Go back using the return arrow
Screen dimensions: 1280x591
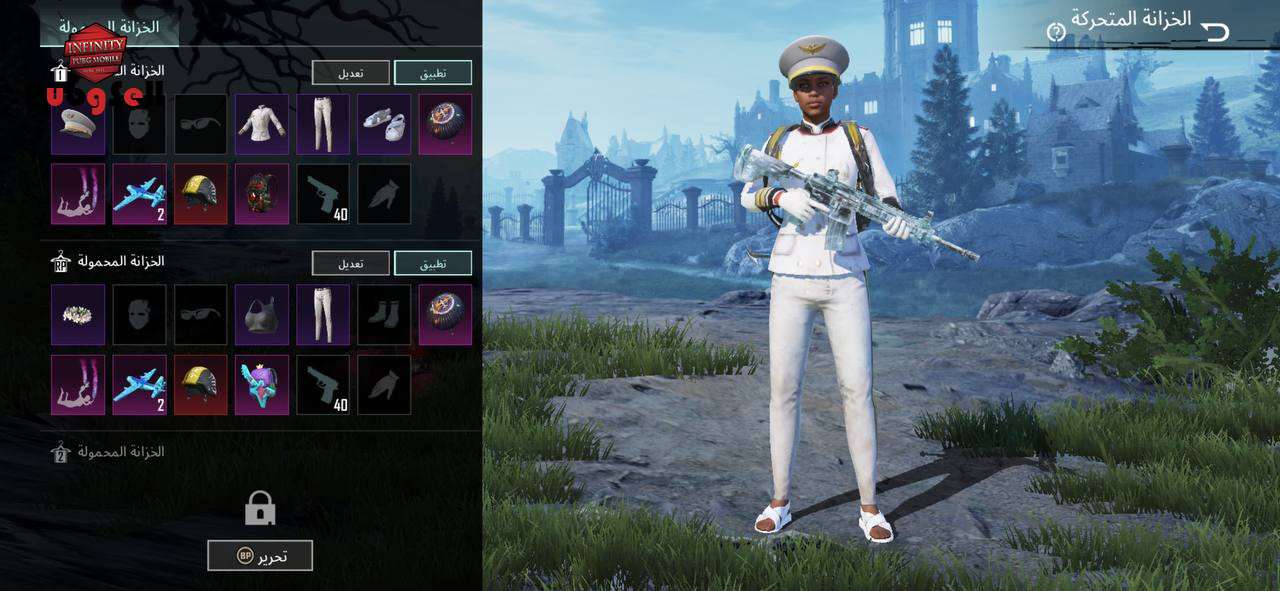[1215, 32]
